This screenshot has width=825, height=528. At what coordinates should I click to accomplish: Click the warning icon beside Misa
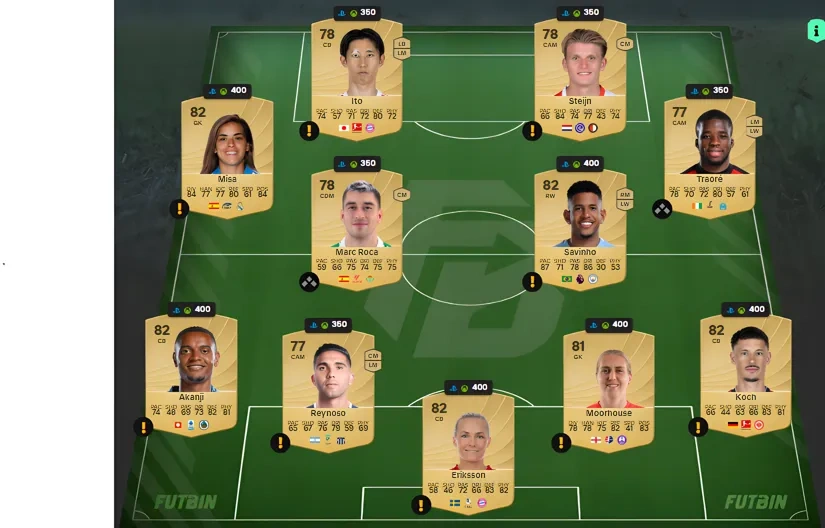pyautogui.click(x=179, y=208)
